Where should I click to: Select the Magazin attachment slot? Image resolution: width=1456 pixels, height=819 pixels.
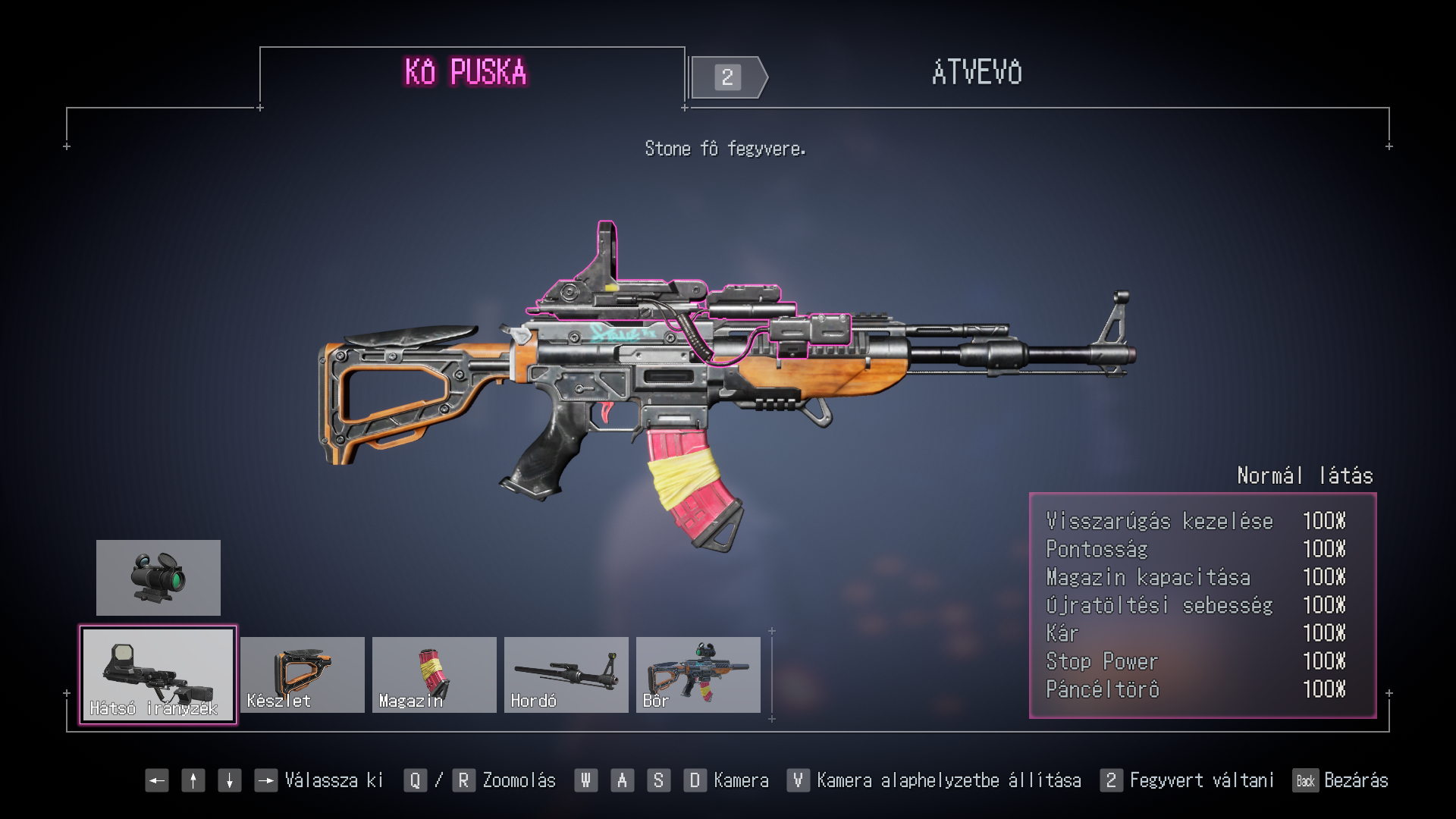click(434, 675)
